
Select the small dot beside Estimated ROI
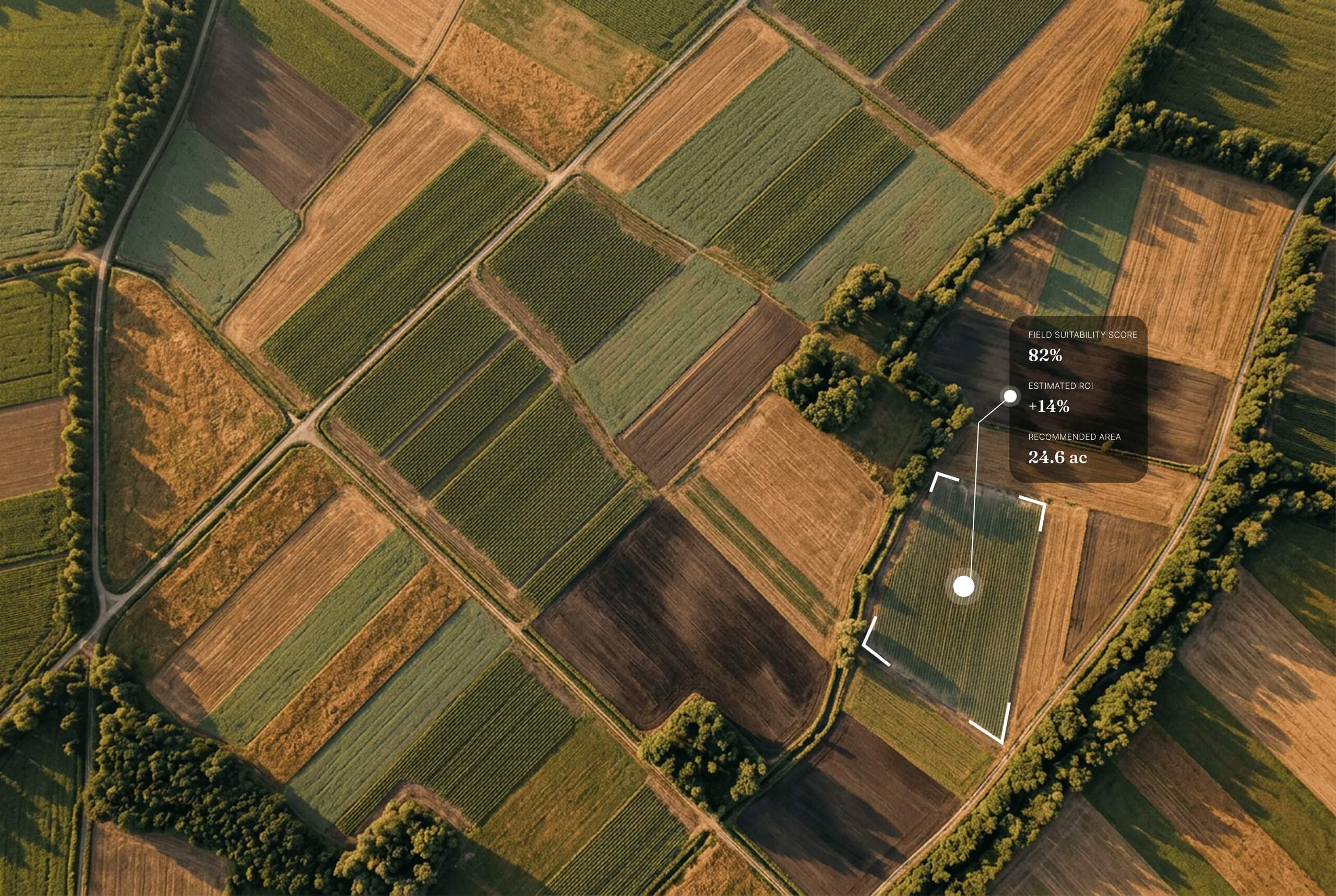tap(1010, 396)
